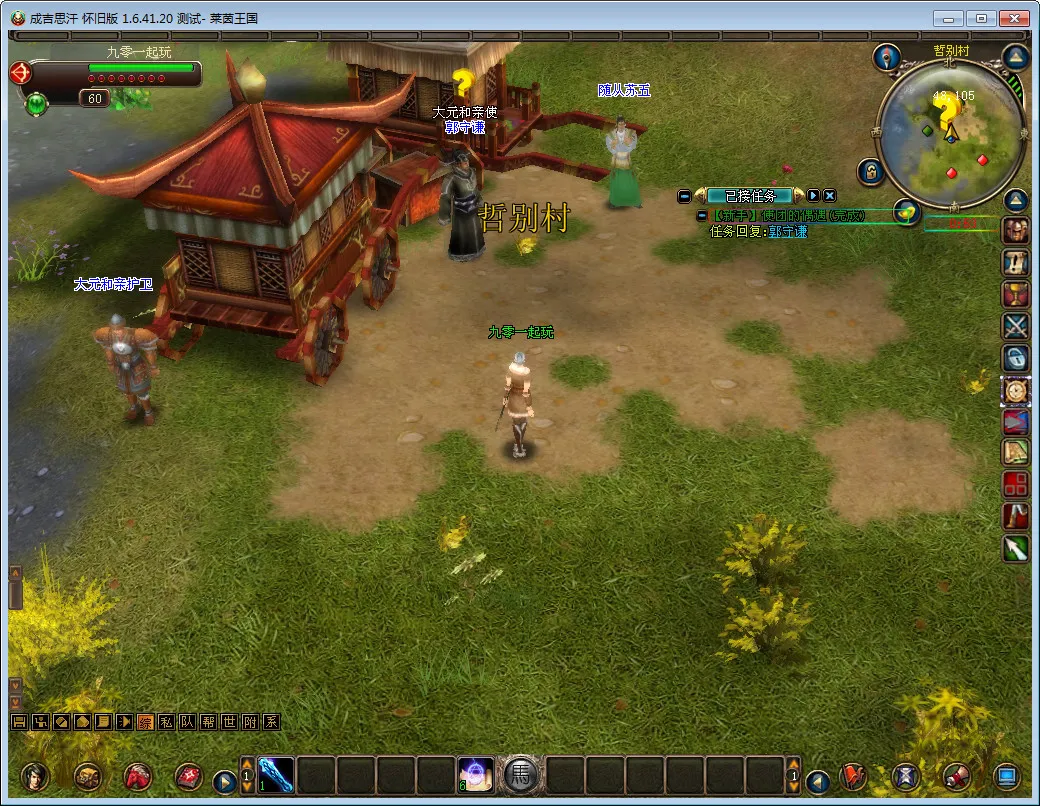Click the 郭守谦 quest reply link
1040x806 pixels.
pos(788,231)
